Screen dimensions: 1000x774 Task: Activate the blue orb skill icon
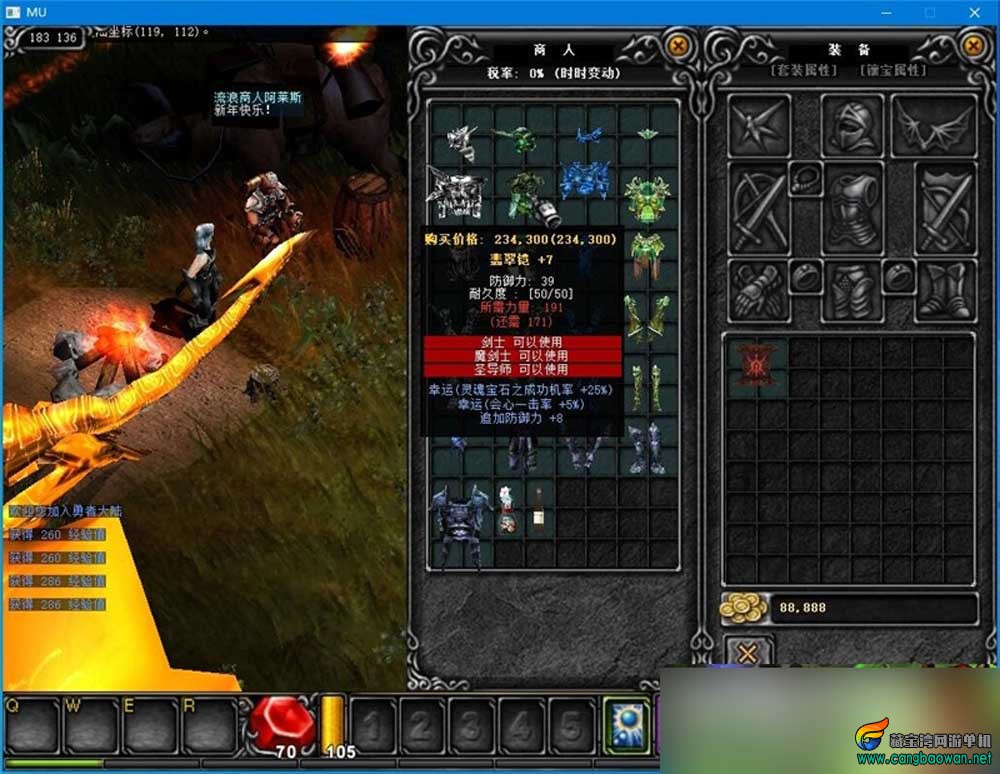626,724
